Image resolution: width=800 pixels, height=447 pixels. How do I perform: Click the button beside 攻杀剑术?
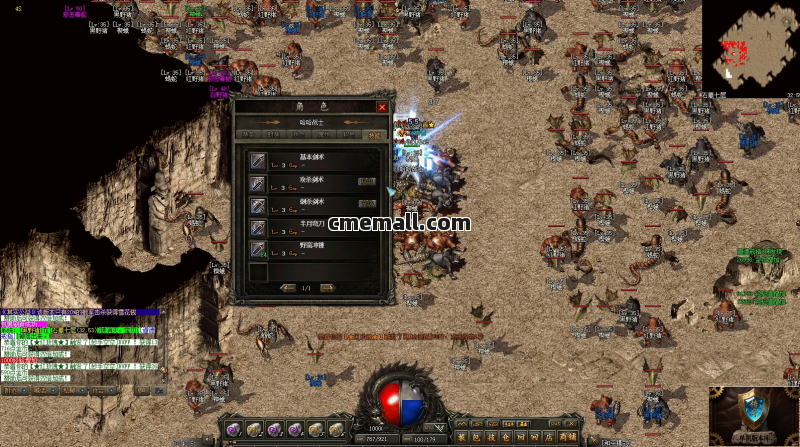pyautogui.click(x=367, y=183)
